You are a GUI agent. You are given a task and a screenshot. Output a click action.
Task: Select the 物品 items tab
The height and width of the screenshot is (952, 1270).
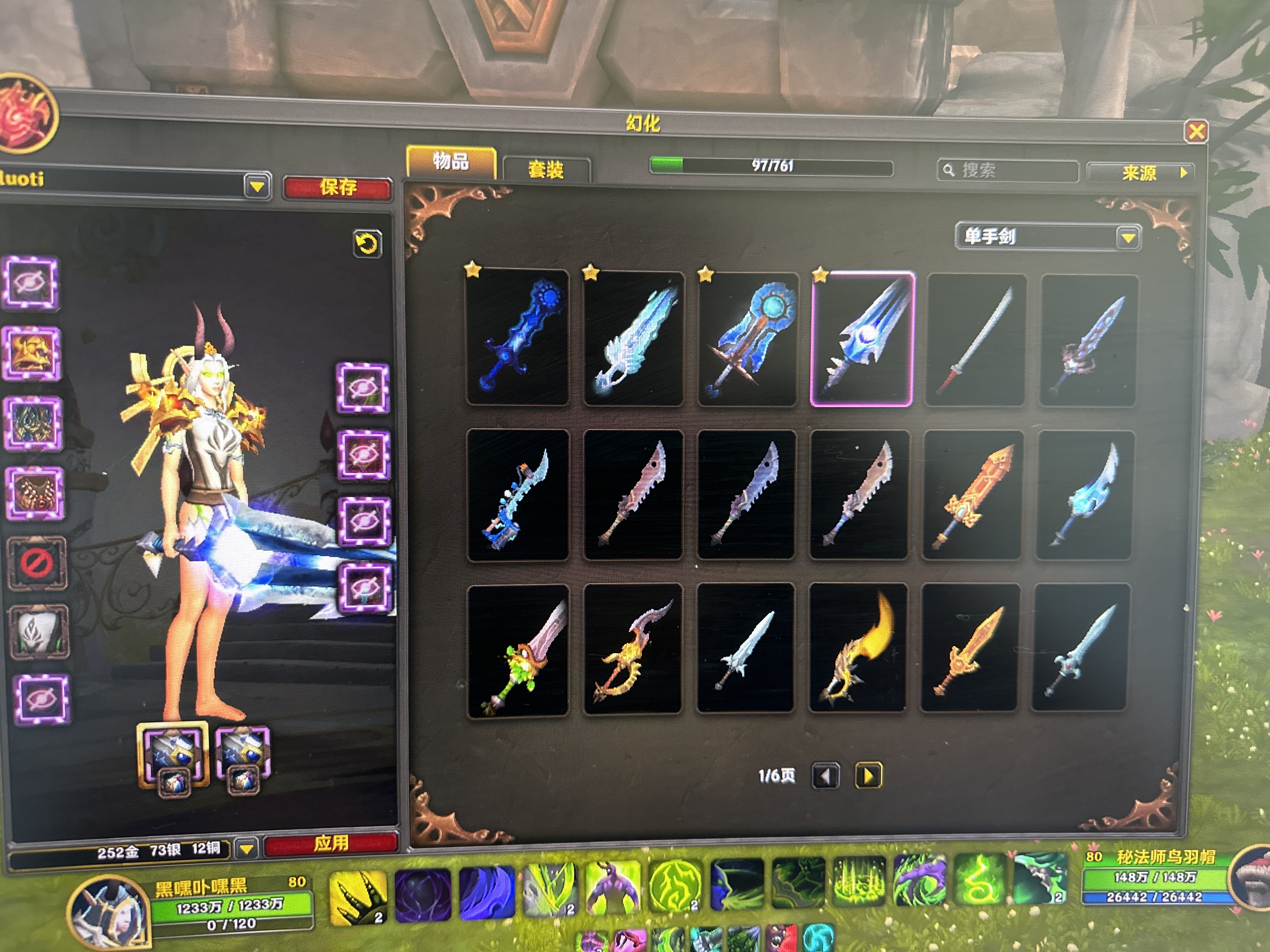451,161
